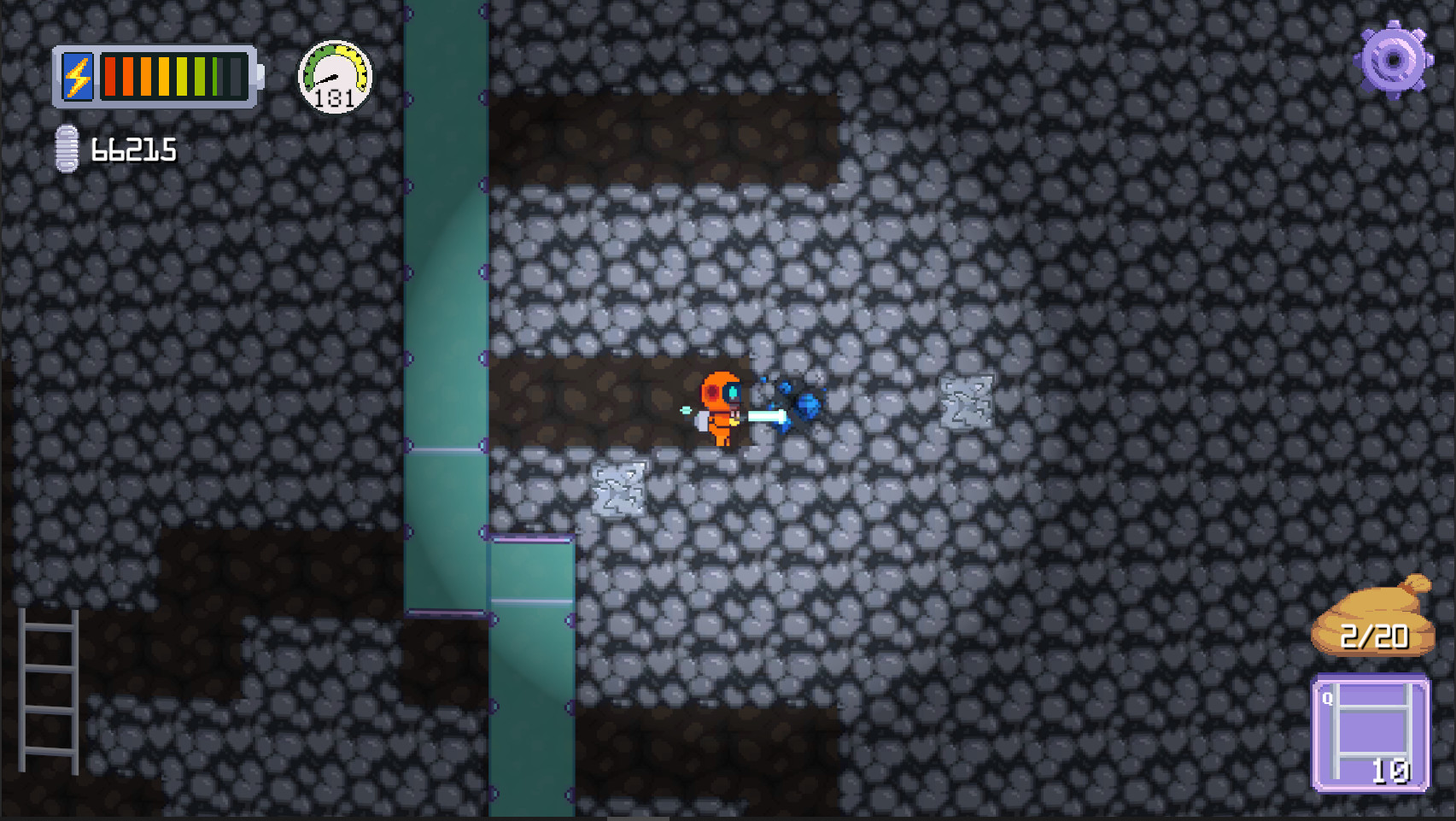This screenshot has height=821, width=1456.
Task: Click the cracked rock tile below the tunnel
Action: click(x=619, y=487)
